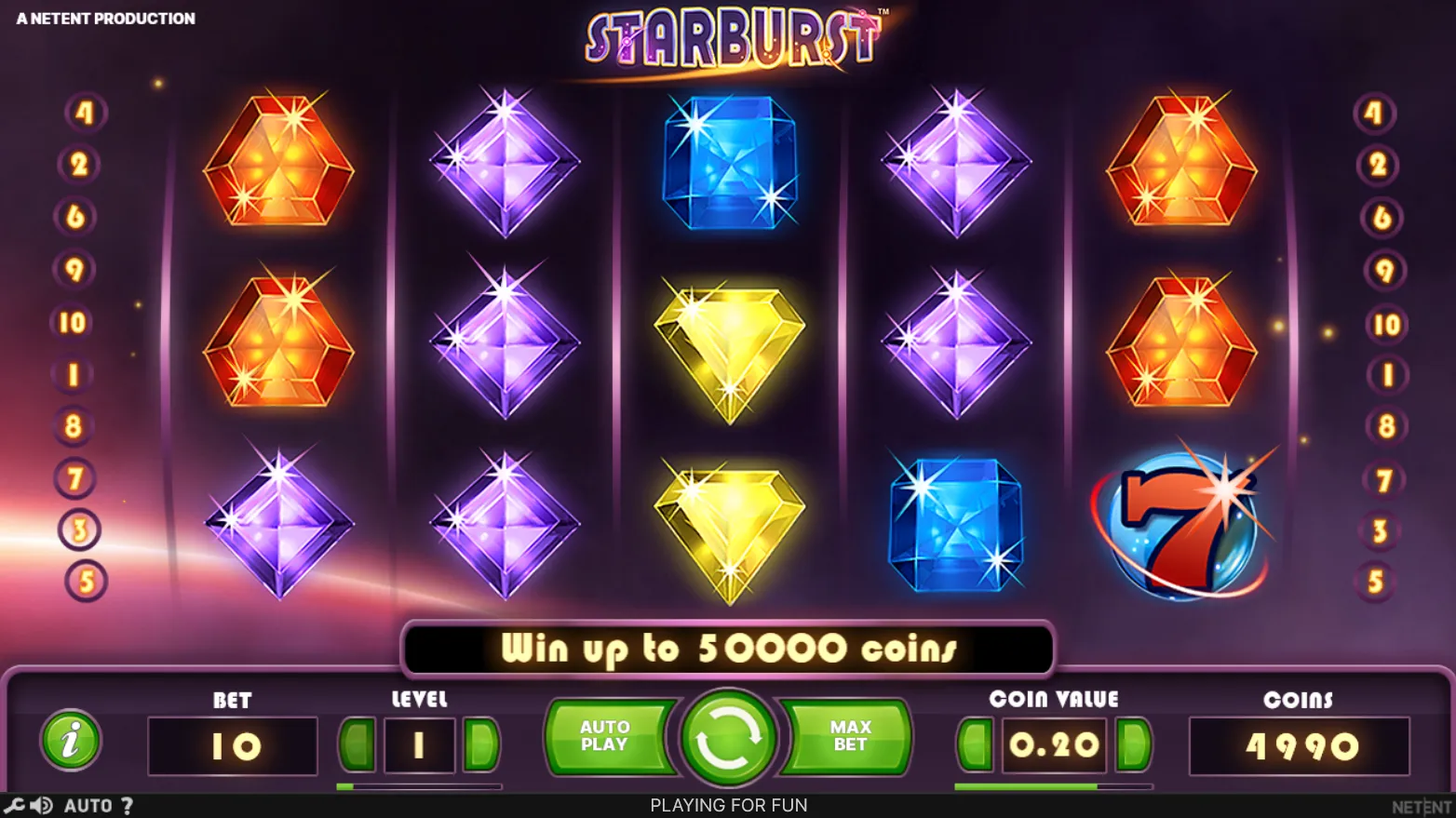Open help using the question mark icon

coord(128,805)
